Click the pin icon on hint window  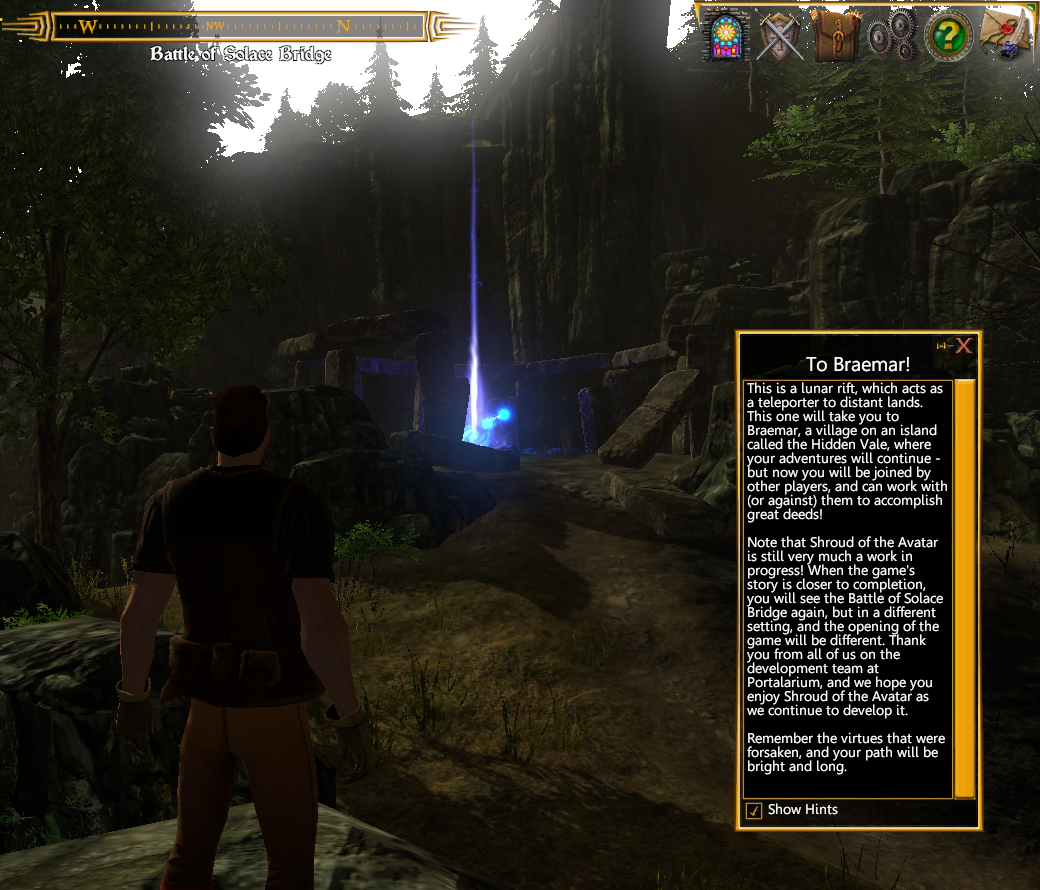[942, 346]
